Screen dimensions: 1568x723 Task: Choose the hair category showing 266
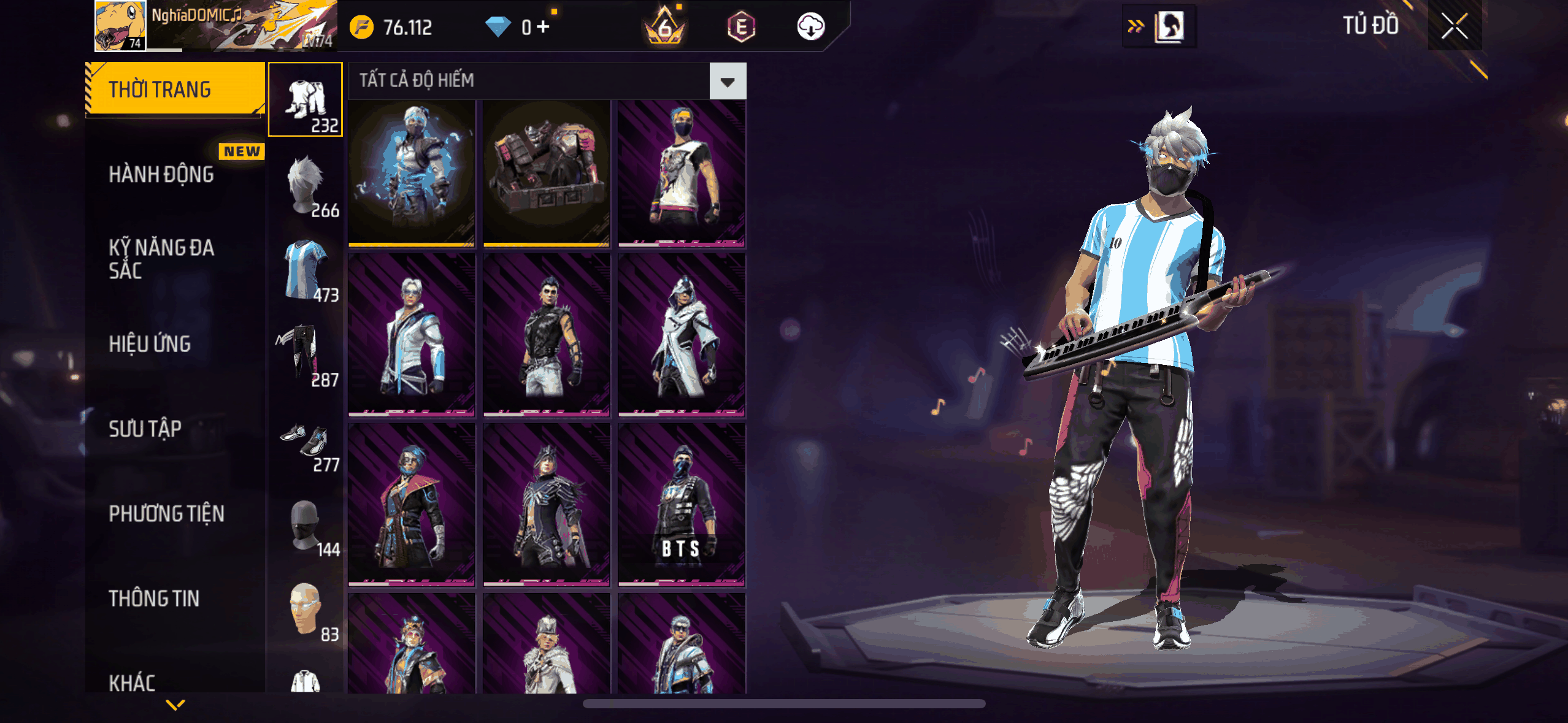click(x=306, y=186)
